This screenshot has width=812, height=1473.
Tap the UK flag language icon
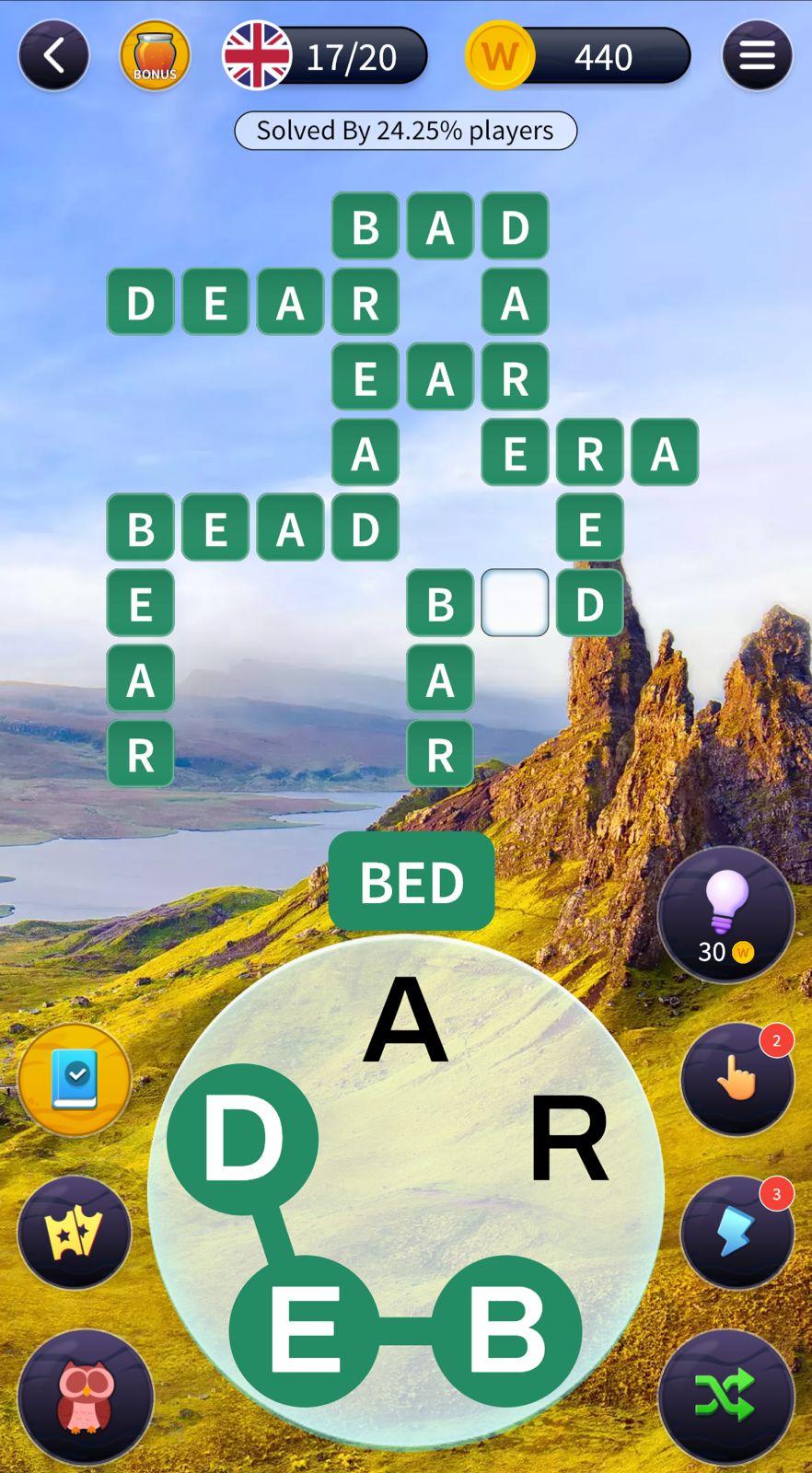click(x=258, y=56)
